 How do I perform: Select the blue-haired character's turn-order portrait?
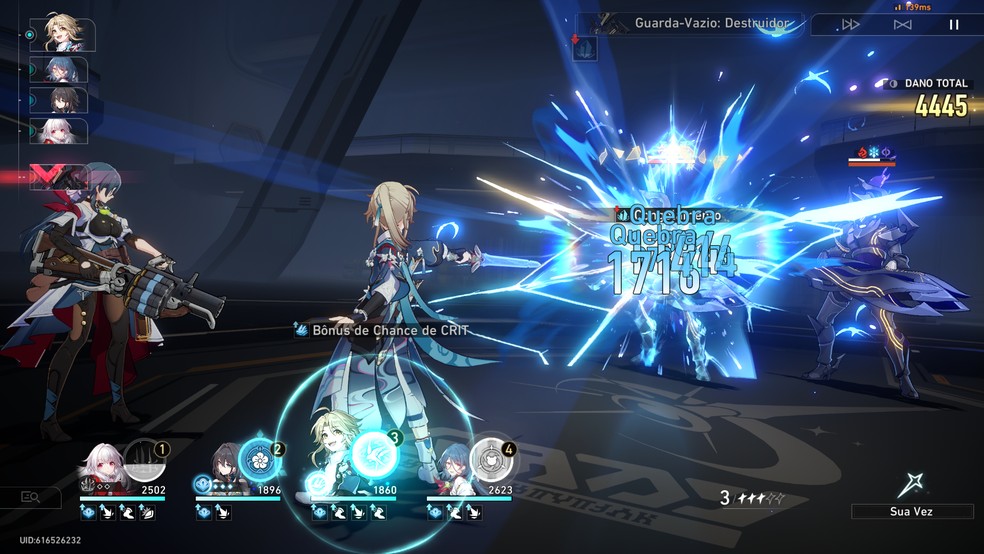coord(64,69)
